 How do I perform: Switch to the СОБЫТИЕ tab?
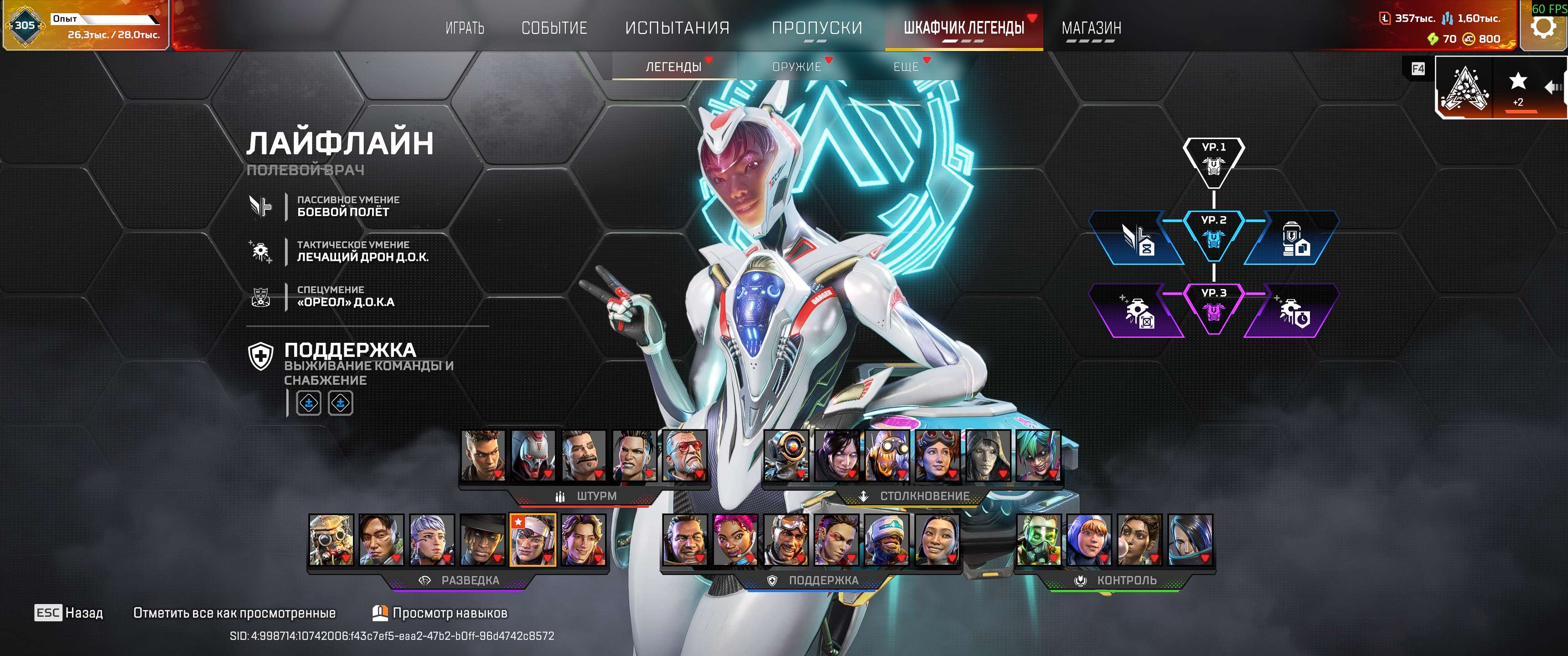554,28
